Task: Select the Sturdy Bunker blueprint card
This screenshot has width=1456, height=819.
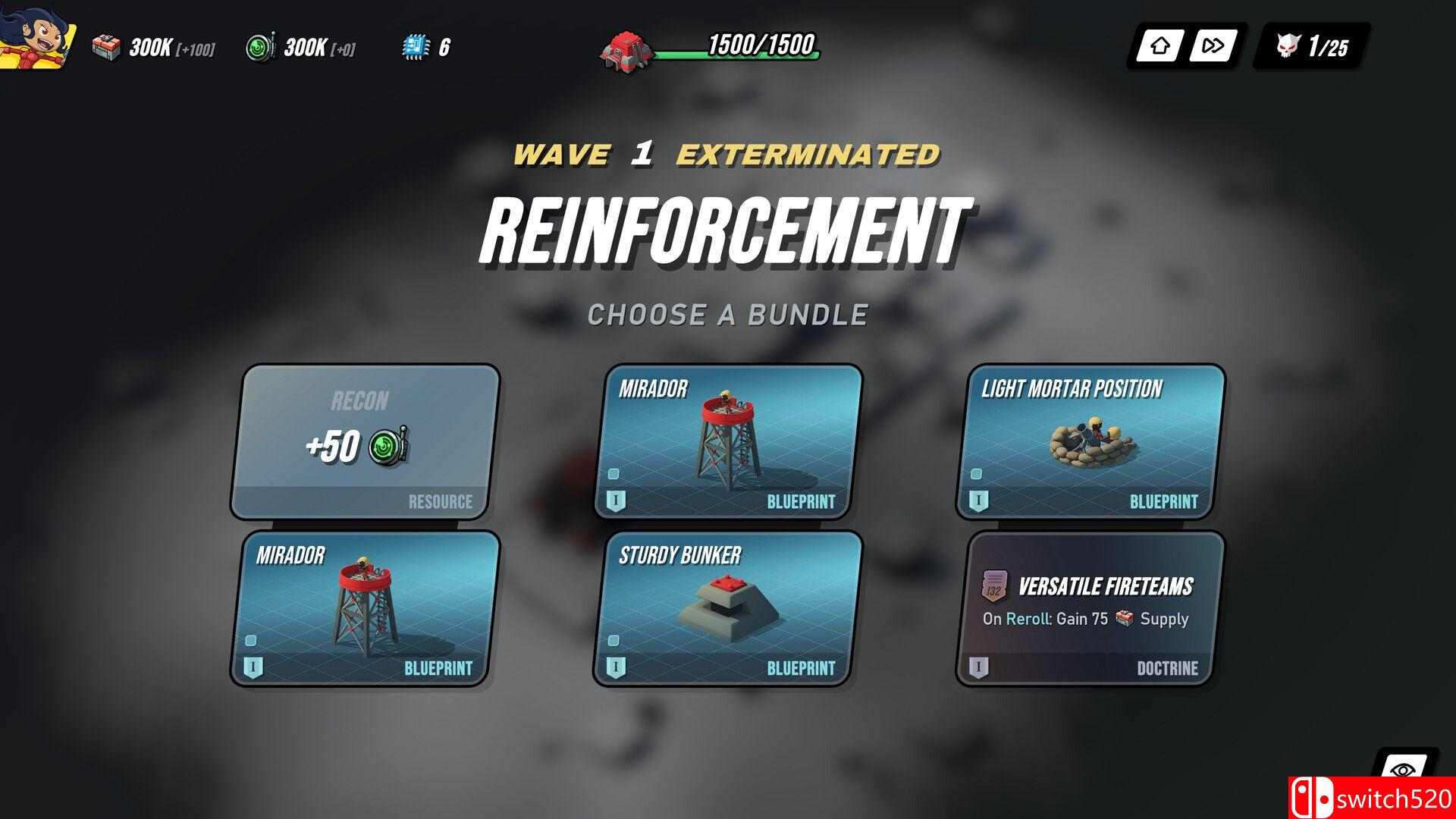Action: [727, 608]
